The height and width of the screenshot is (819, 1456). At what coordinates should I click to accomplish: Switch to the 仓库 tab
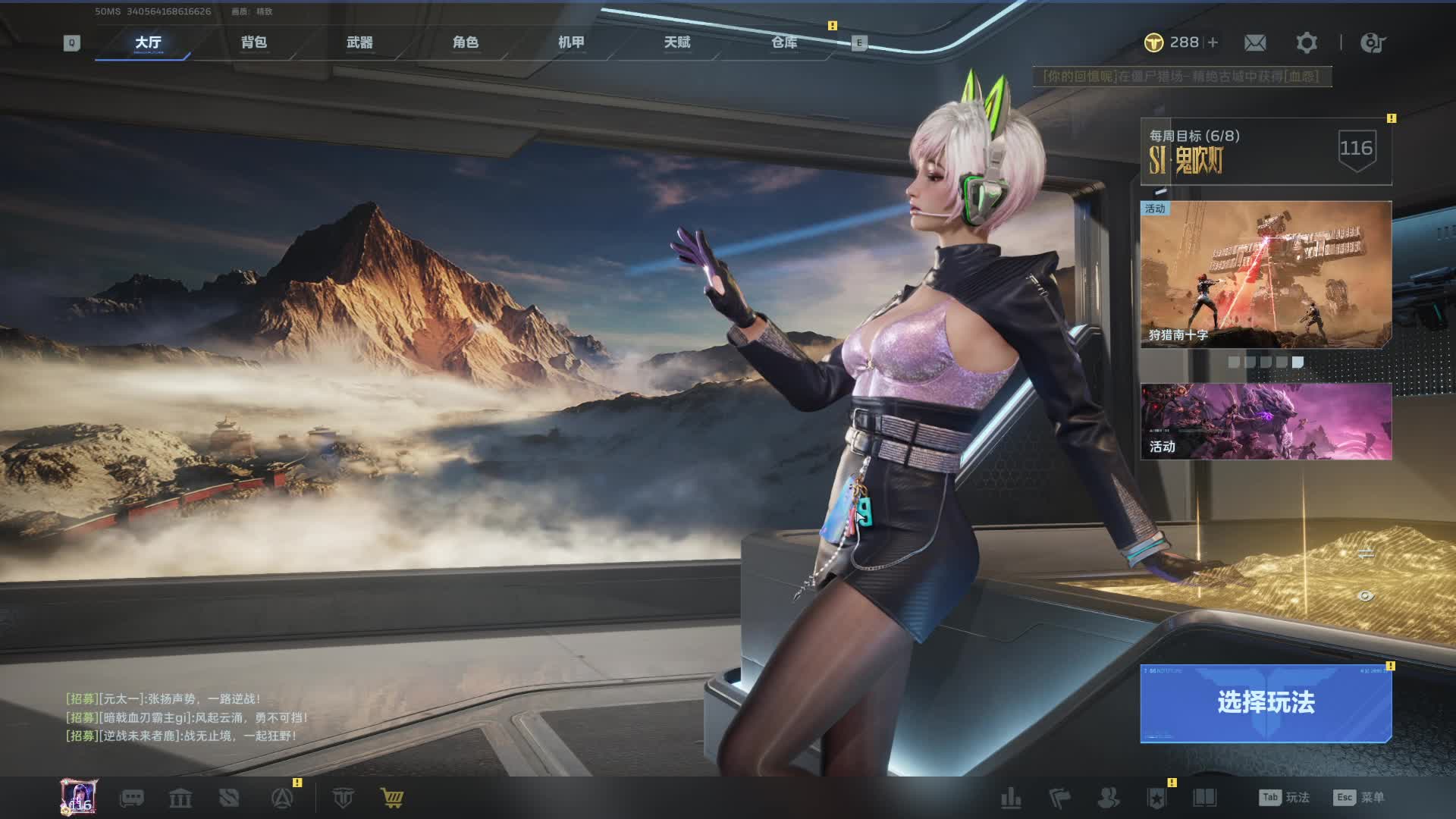[x=784, y=42]
